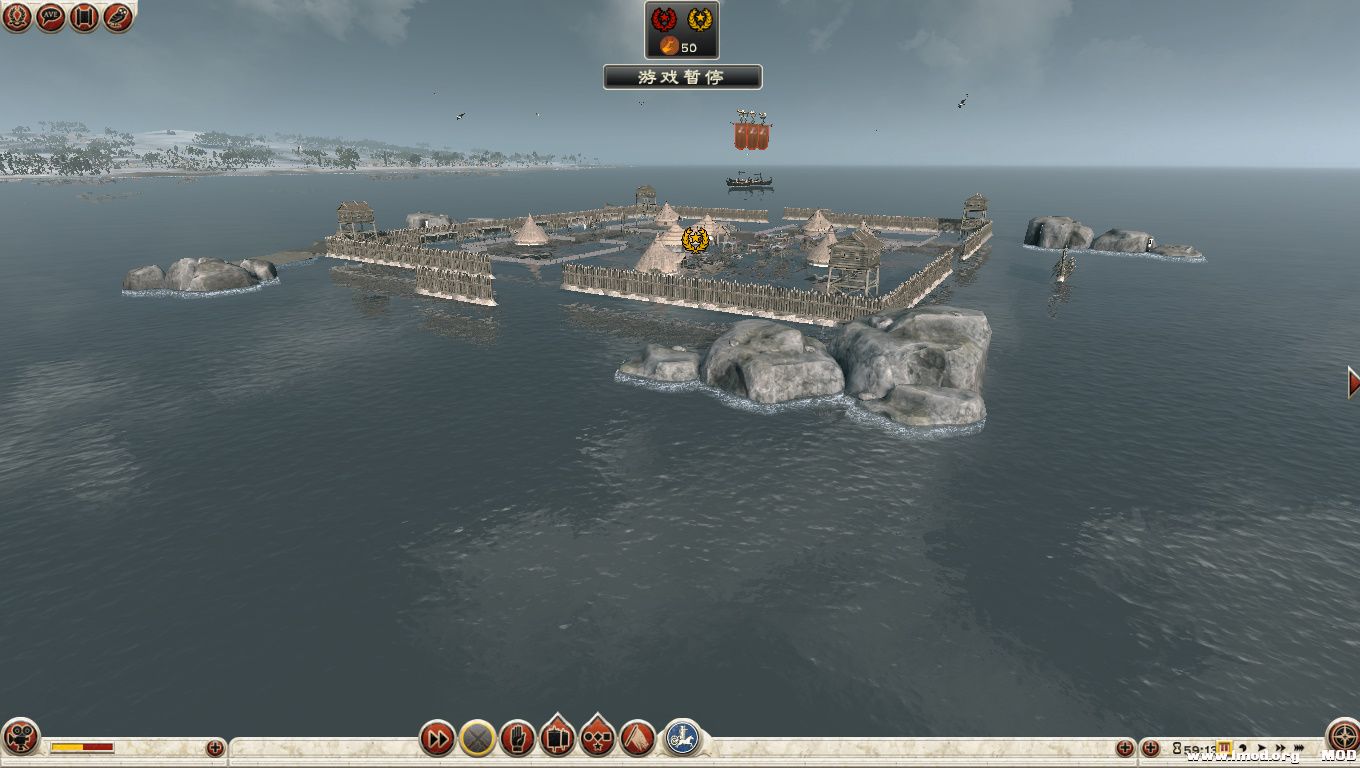Open the group formations shapes button
The width and height of the screenshot is (1360, 768).
[x=597, y=739]
